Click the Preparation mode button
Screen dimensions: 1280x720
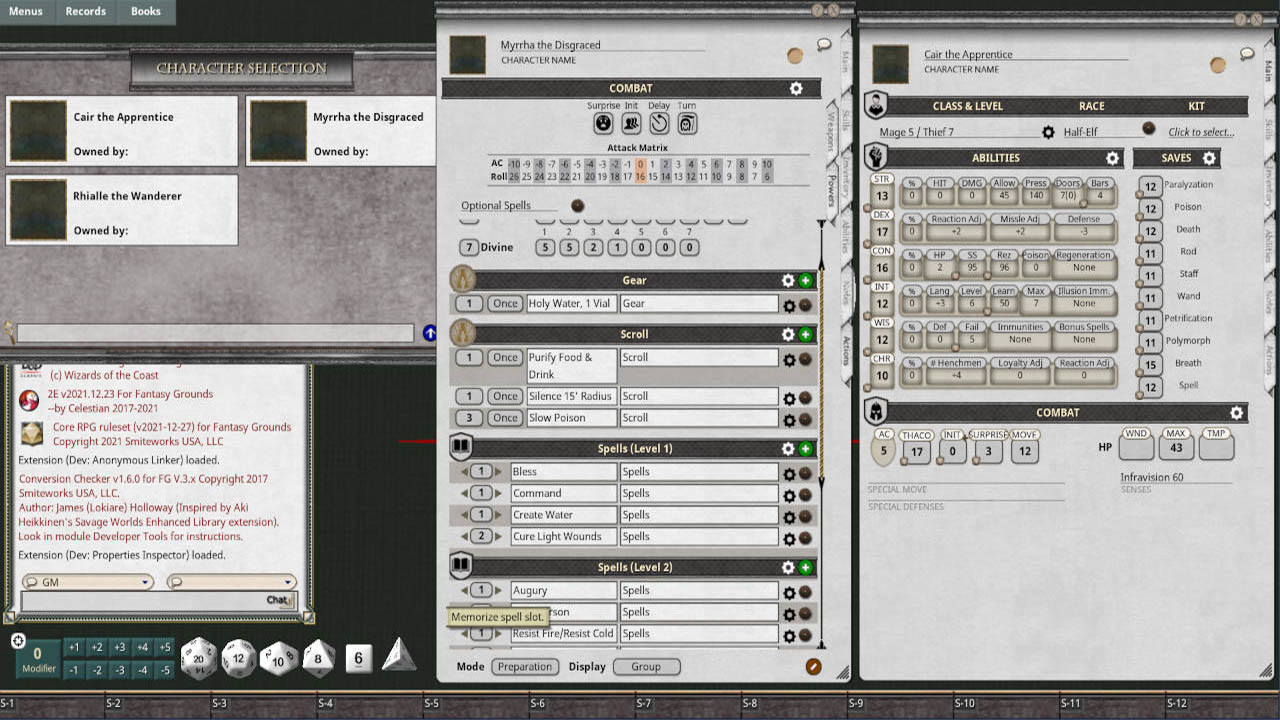[524, 666]
